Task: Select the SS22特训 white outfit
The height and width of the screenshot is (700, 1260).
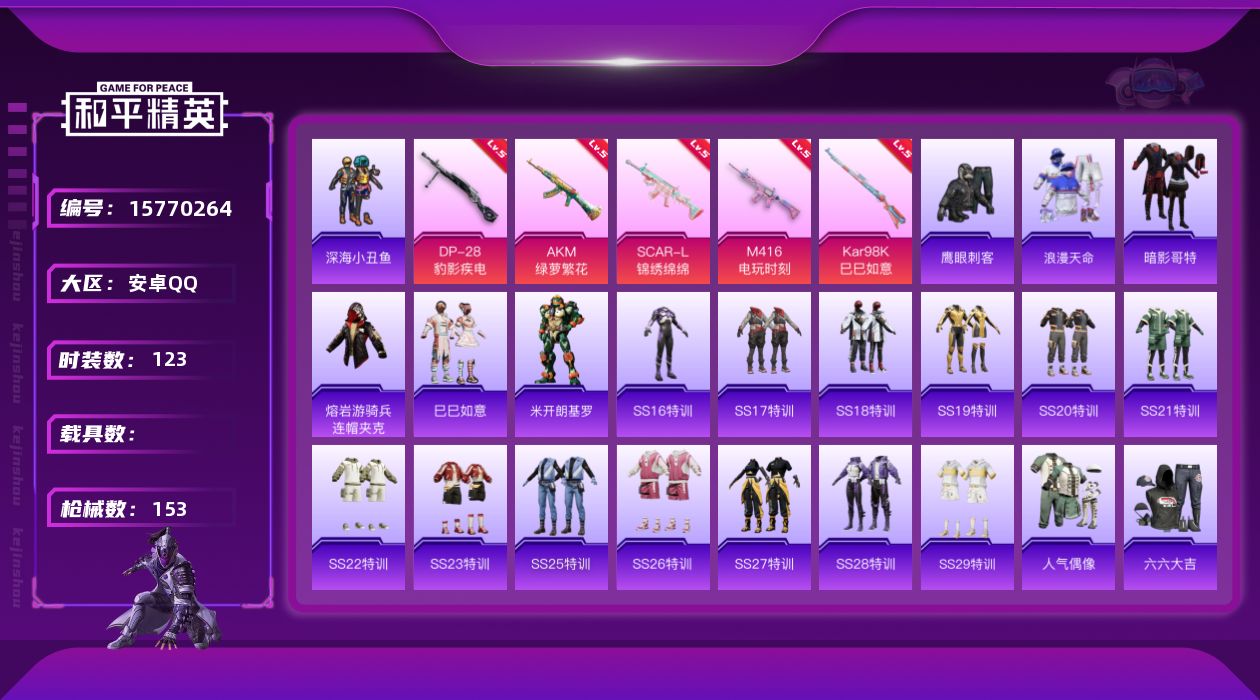Action: click(358, 517)
